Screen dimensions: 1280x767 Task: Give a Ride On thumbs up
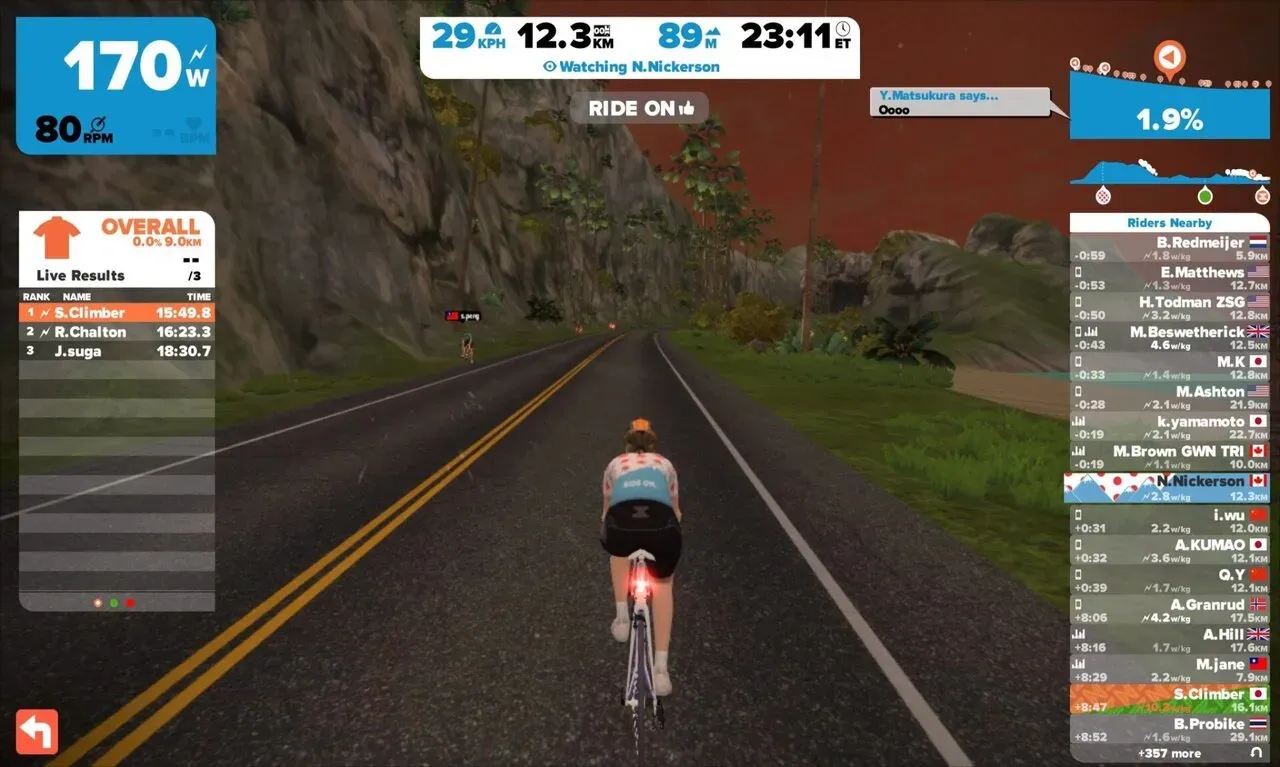click(x=640, y=108)
